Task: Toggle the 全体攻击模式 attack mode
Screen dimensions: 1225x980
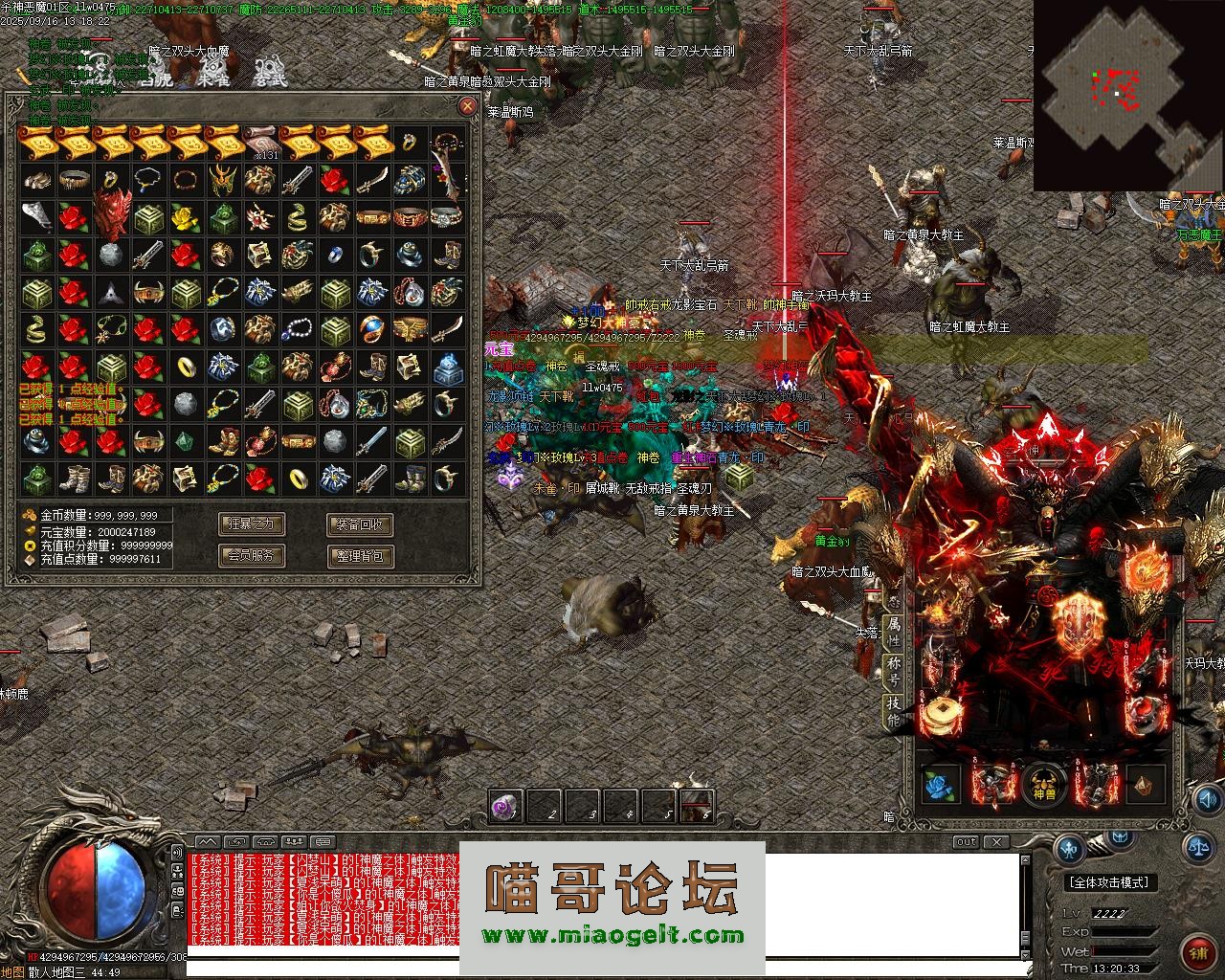Action: click(x=1108, y=882)
